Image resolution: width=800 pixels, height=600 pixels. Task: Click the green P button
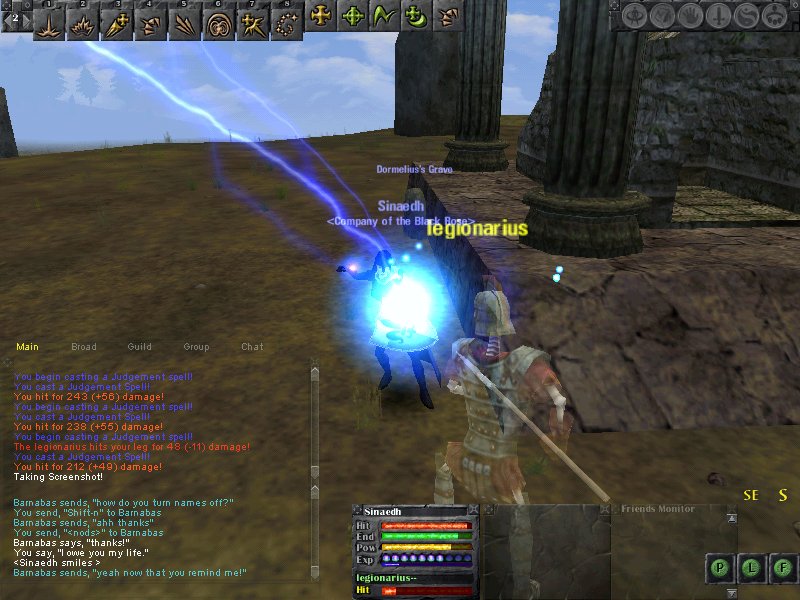[719, 568]
